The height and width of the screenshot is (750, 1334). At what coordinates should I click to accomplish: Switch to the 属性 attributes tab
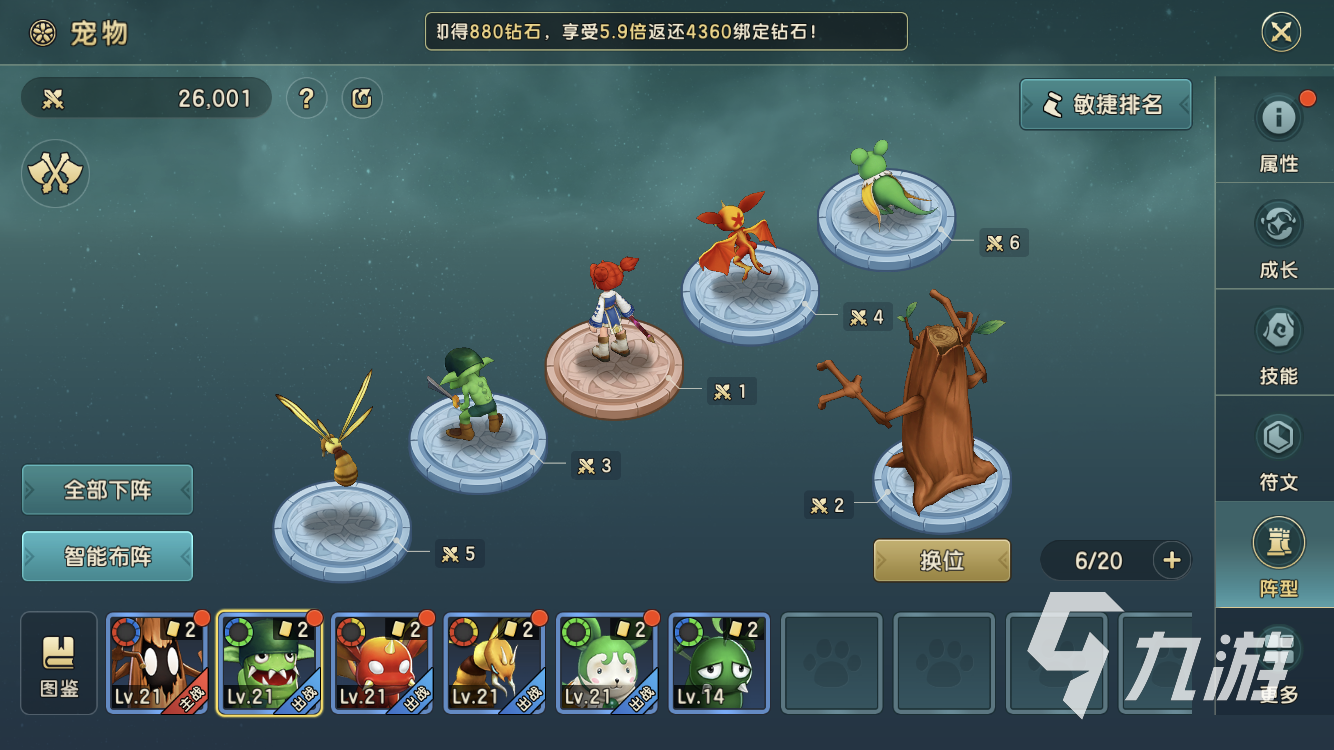pos(1278,132)
